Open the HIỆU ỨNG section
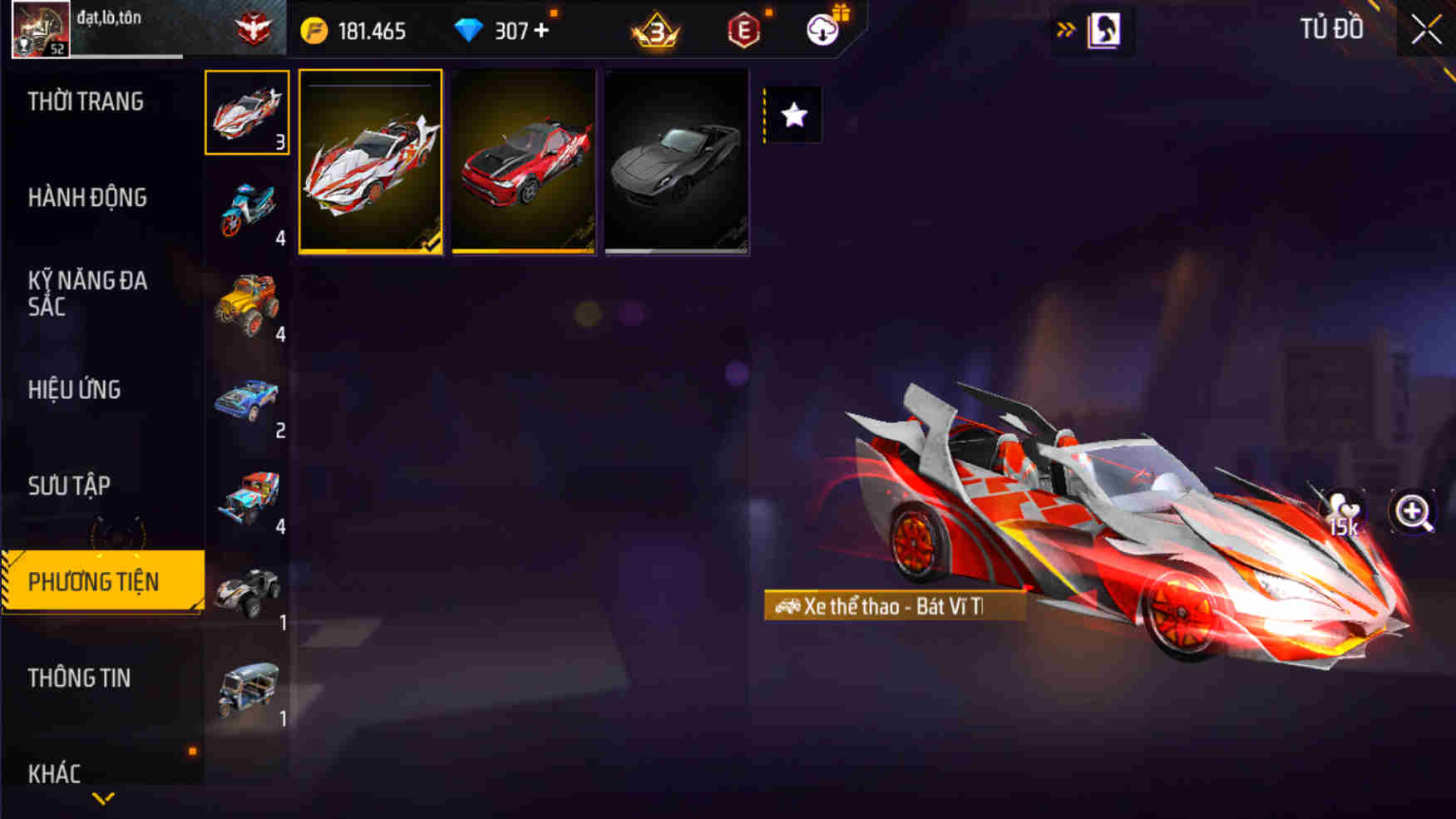 [x=75, y=389]
